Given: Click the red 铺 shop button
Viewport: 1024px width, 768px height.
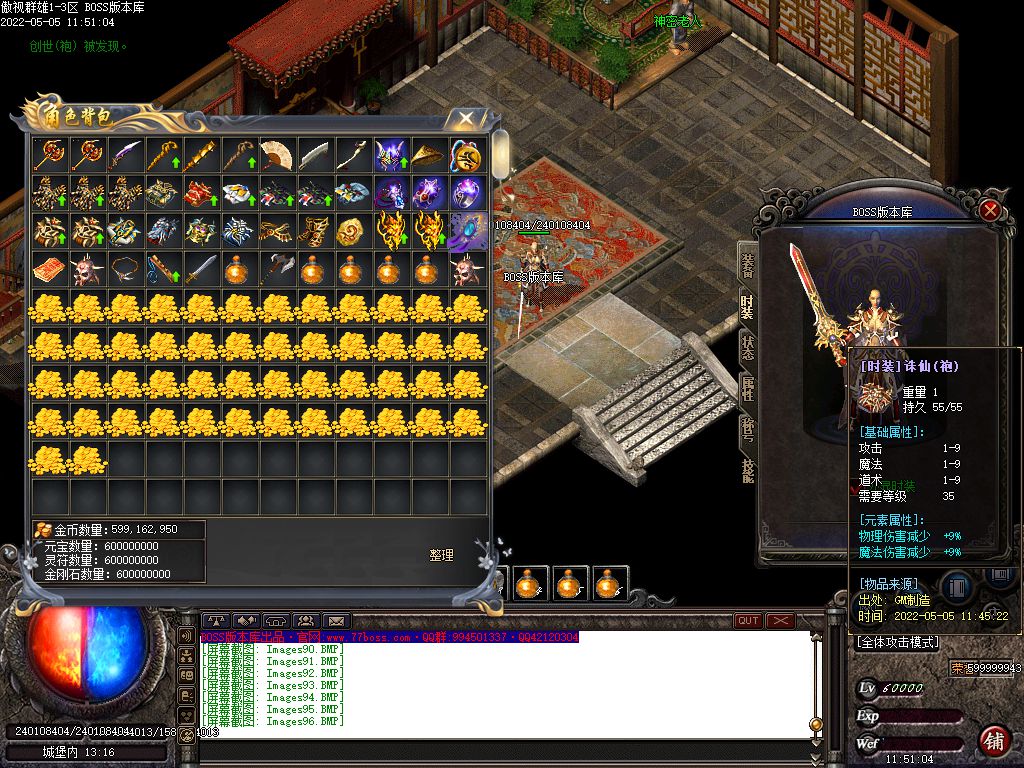Looking at the screenshot, I should pyautogui.click(x=994, y=741).
